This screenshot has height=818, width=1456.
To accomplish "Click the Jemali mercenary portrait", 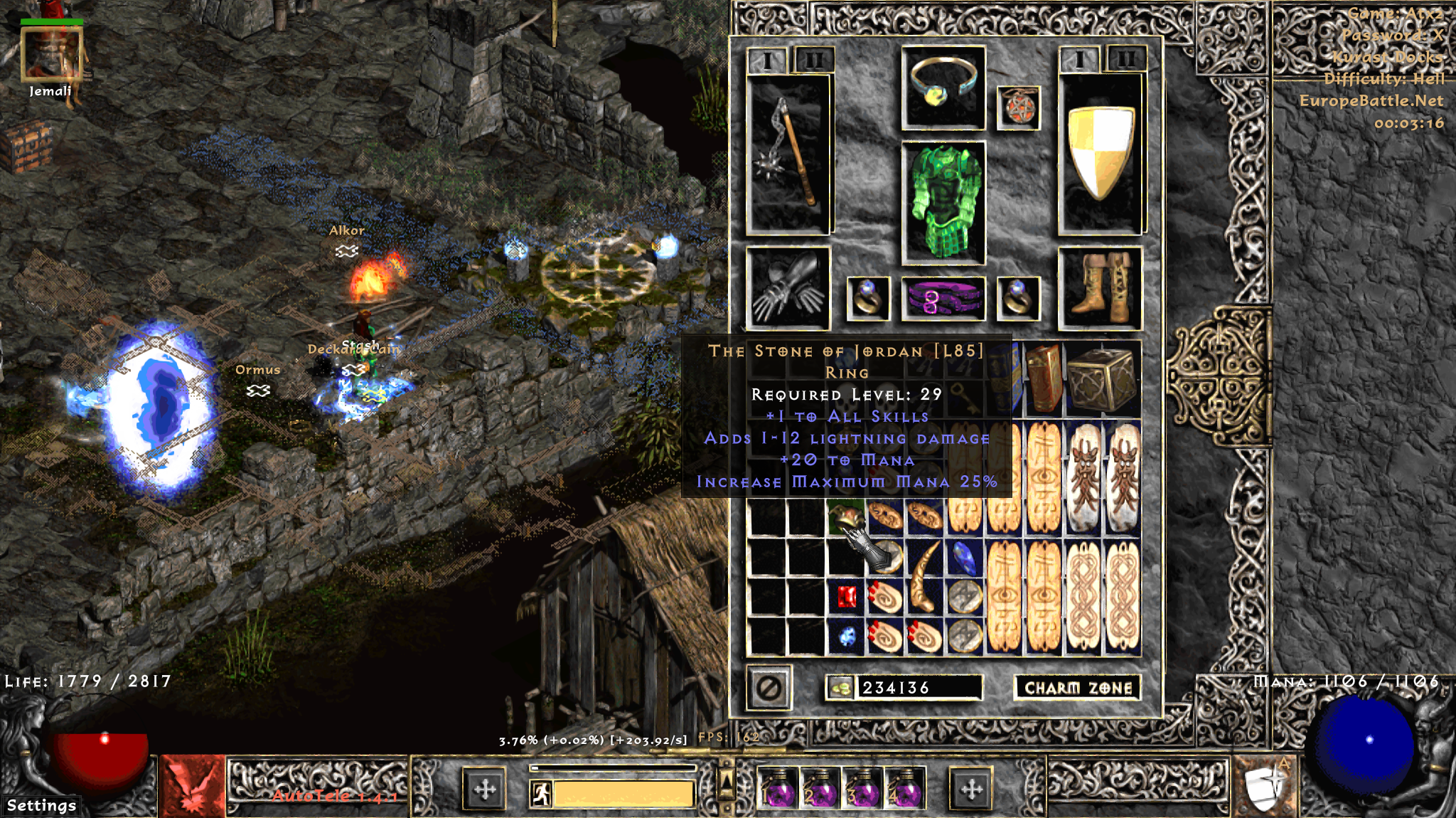I will click(x=51, y=55).
